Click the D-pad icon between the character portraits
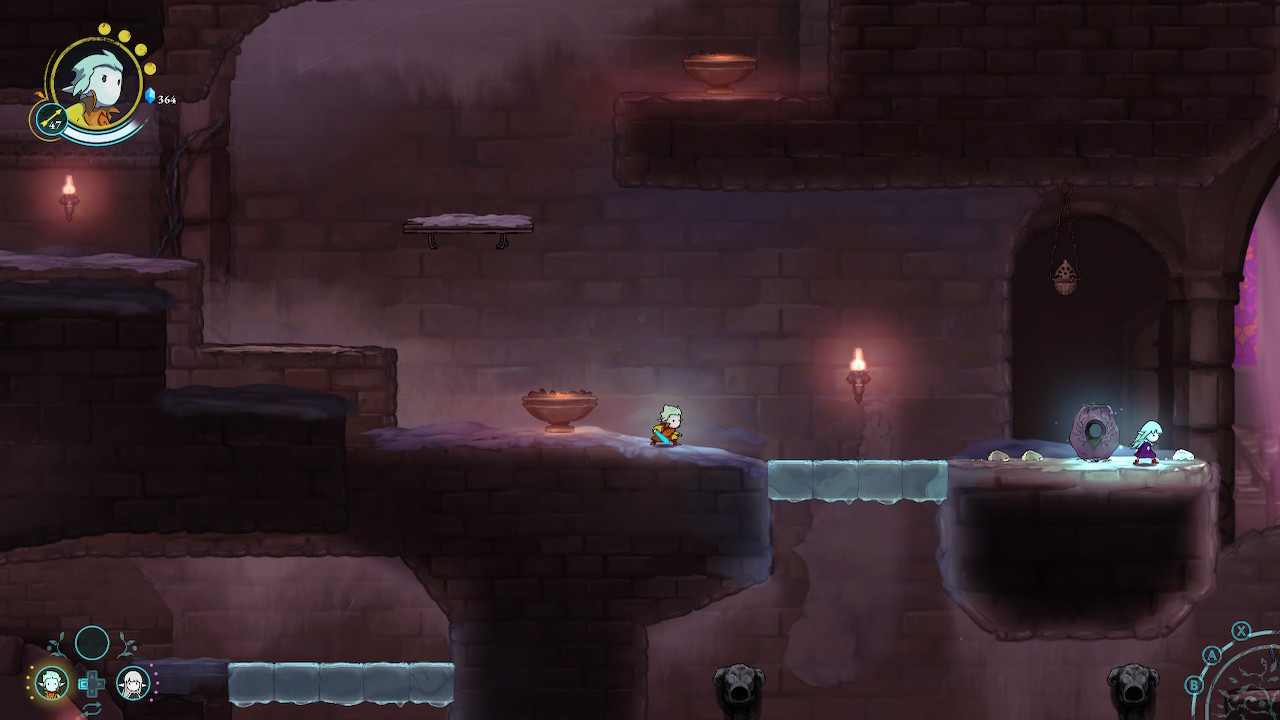Screen dimensions: 1280x720 click(x=95, y=683)
